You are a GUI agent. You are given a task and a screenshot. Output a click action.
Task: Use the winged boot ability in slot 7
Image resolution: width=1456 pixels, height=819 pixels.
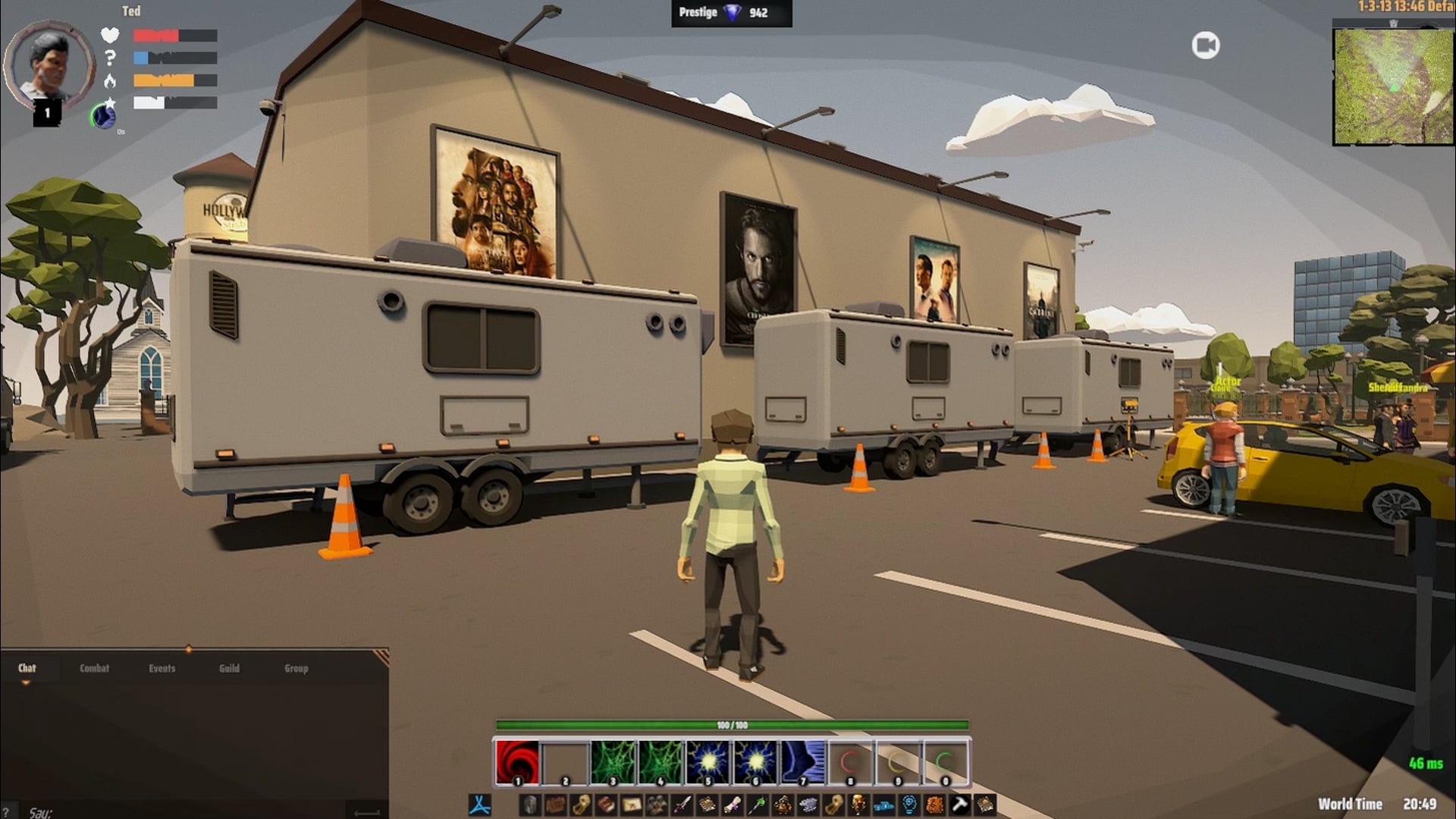pyautogui.click(x=802, y=761)
